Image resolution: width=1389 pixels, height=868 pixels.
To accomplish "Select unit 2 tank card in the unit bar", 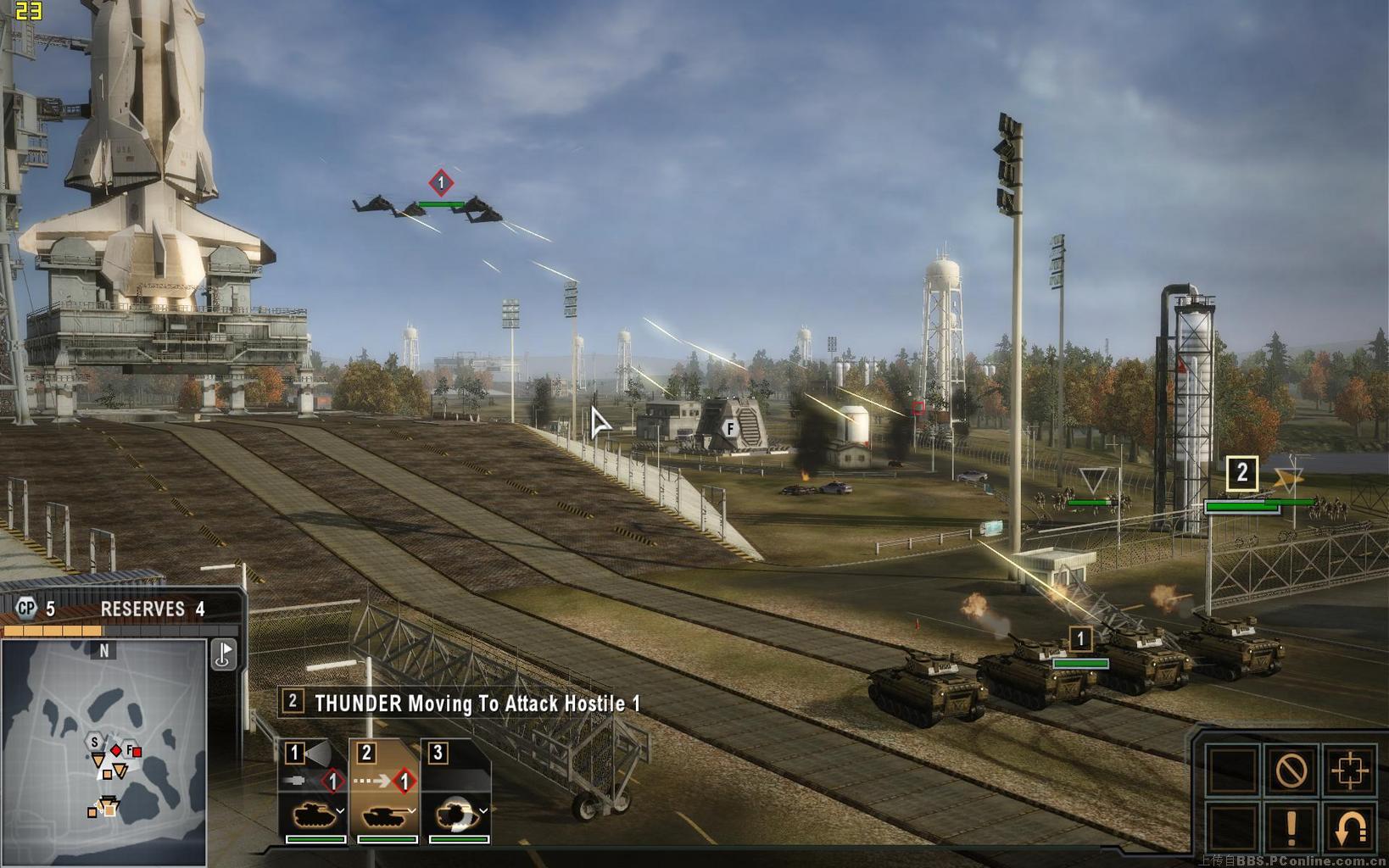I will 384,791.
